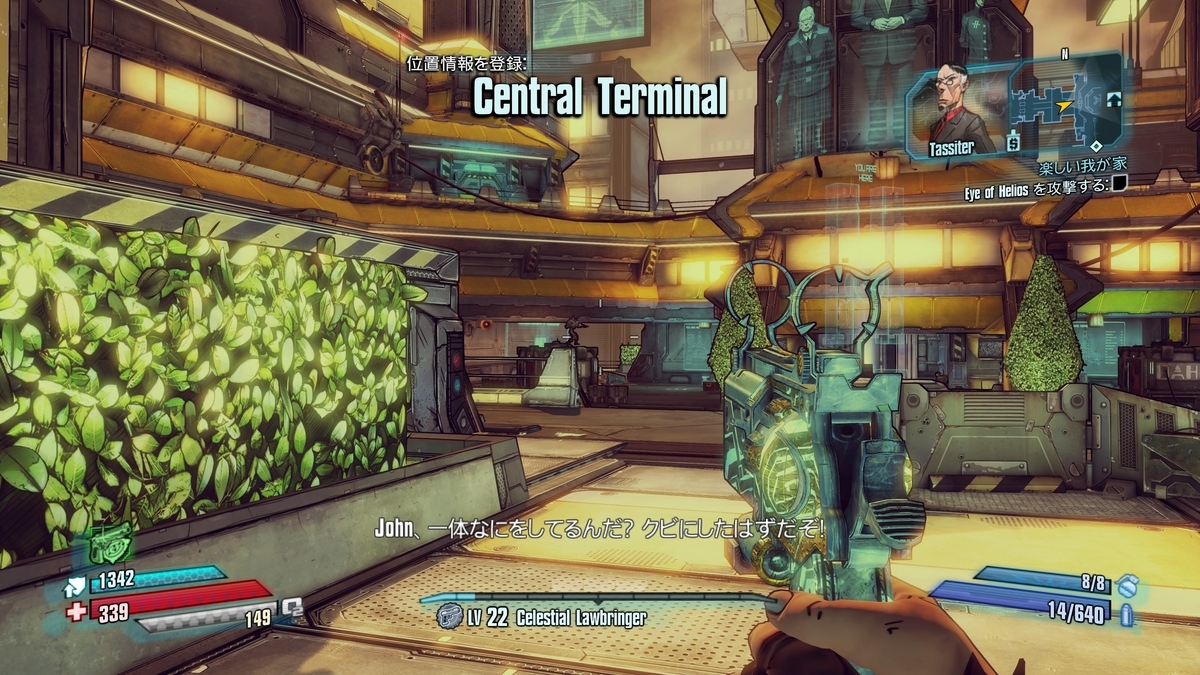The image size is (1200, 675).
Task: Click the red health cross icon
Action: pyautogui.click(x=76, y=611)
